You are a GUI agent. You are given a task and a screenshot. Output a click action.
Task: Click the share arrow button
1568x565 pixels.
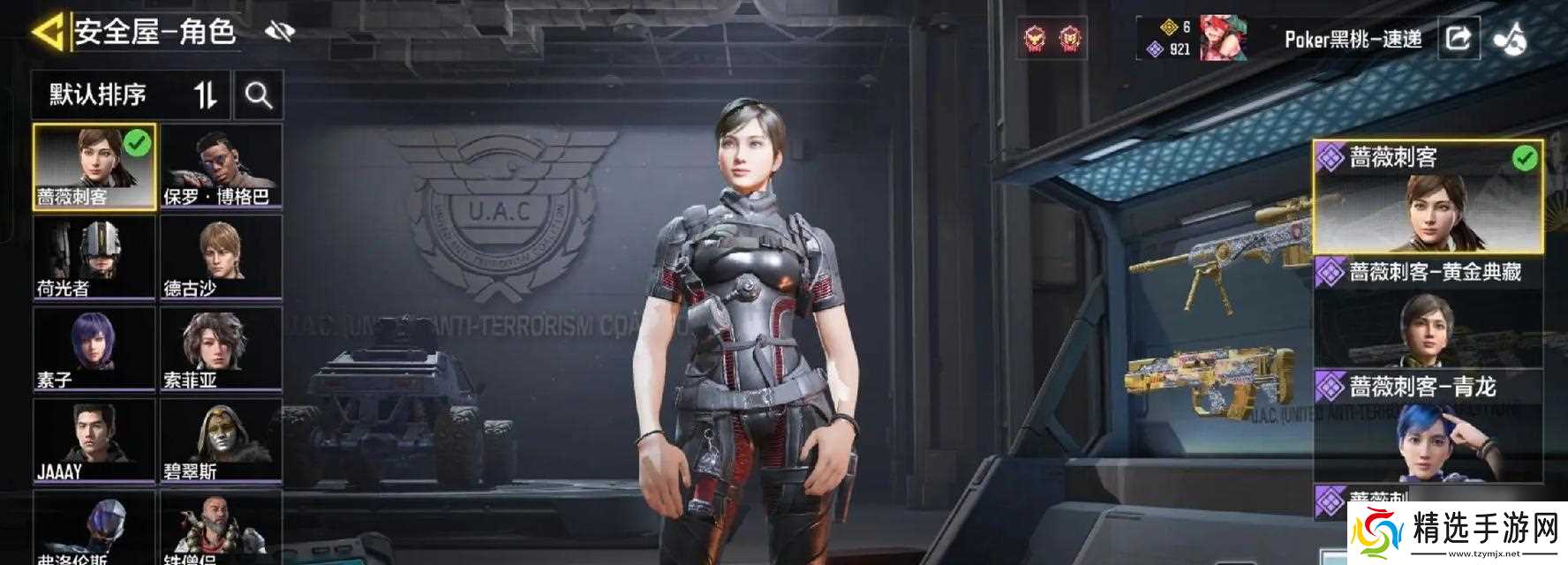point(1458,38)
